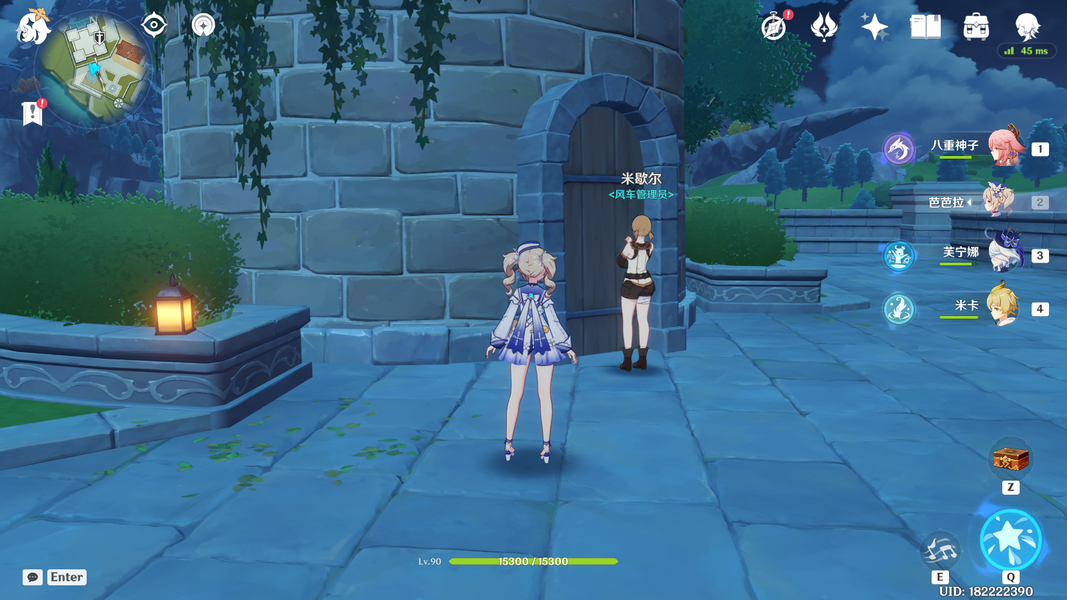1067x600 pixels.
Task: Open the four-point star wish menu
Action: pyautogui.click(x=874, y=27)
